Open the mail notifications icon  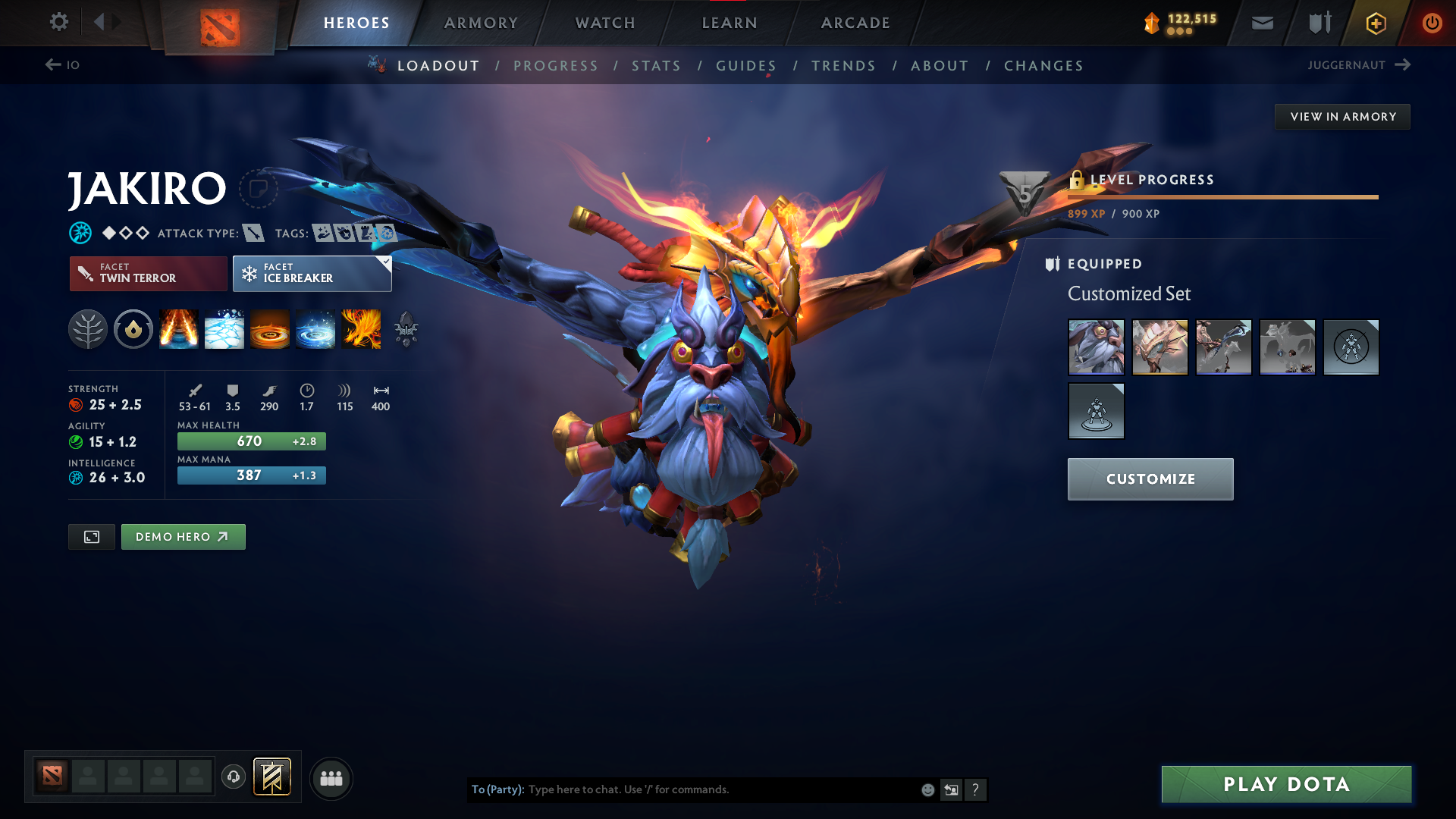click(1261, 23)
